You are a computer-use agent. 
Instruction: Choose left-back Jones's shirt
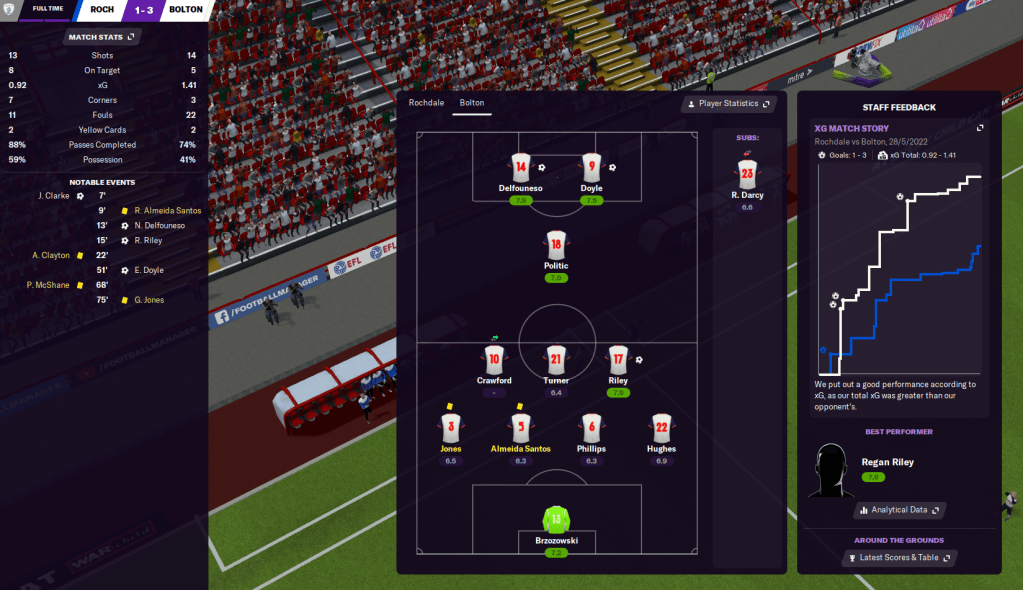pyautogui.click(x=450, y=428)
